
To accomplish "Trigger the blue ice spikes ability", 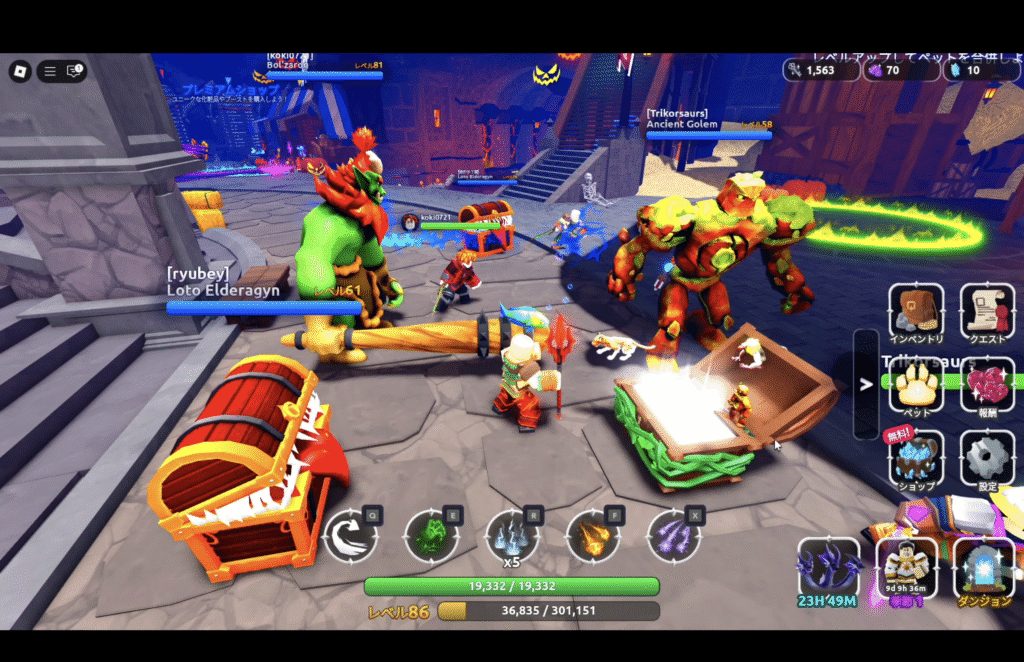I will [512, 535].
